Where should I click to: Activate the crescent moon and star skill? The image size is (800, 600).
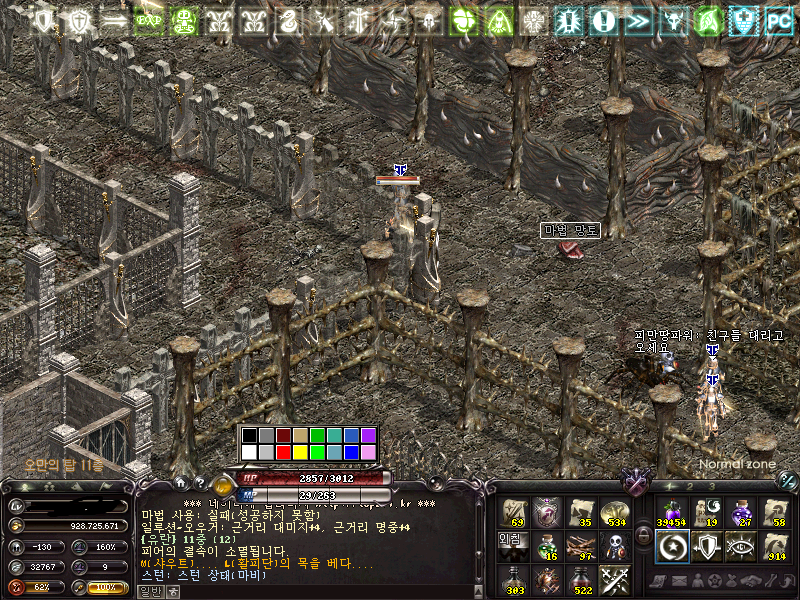pos(671,546)
